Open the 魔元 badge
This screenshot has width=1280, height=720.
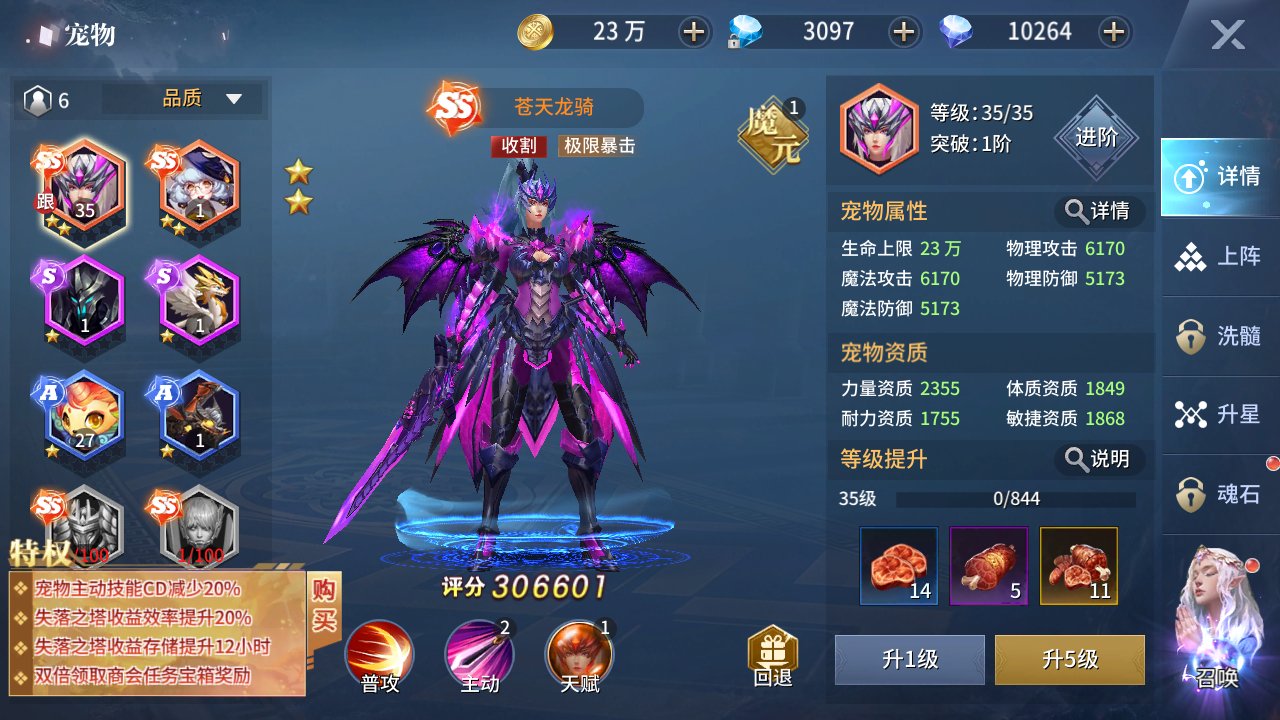click(x=772, y=134)
